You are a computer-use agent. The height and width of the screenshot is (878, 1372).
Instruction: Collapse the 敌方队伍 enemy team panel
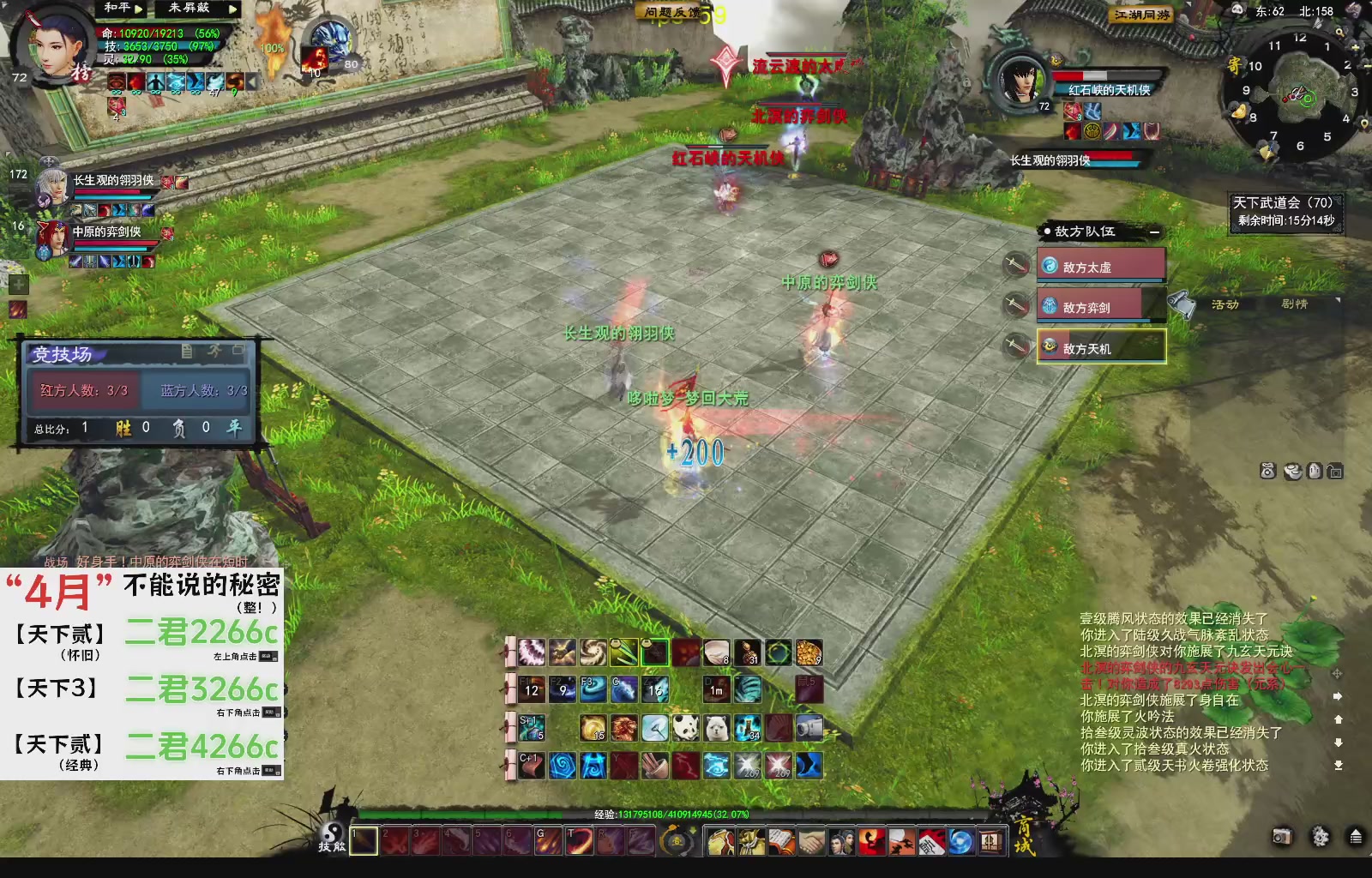[1154, 232]
